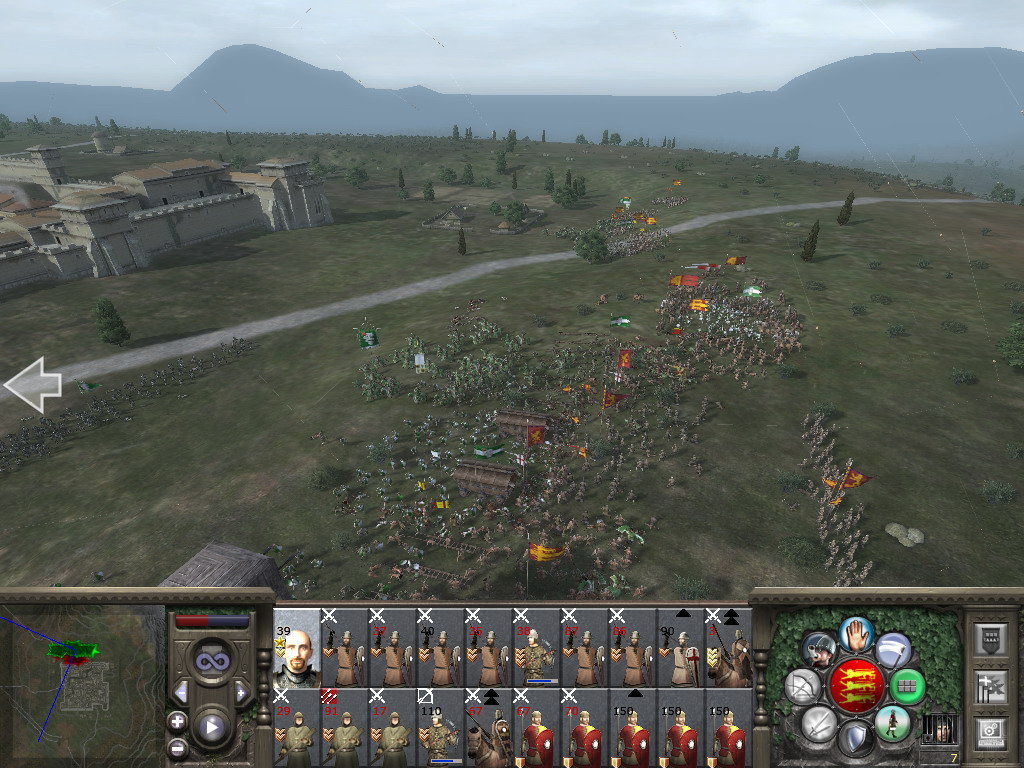Zoom out the minimap with minus button
This screenshot has height=768, width=1024.
177,746
